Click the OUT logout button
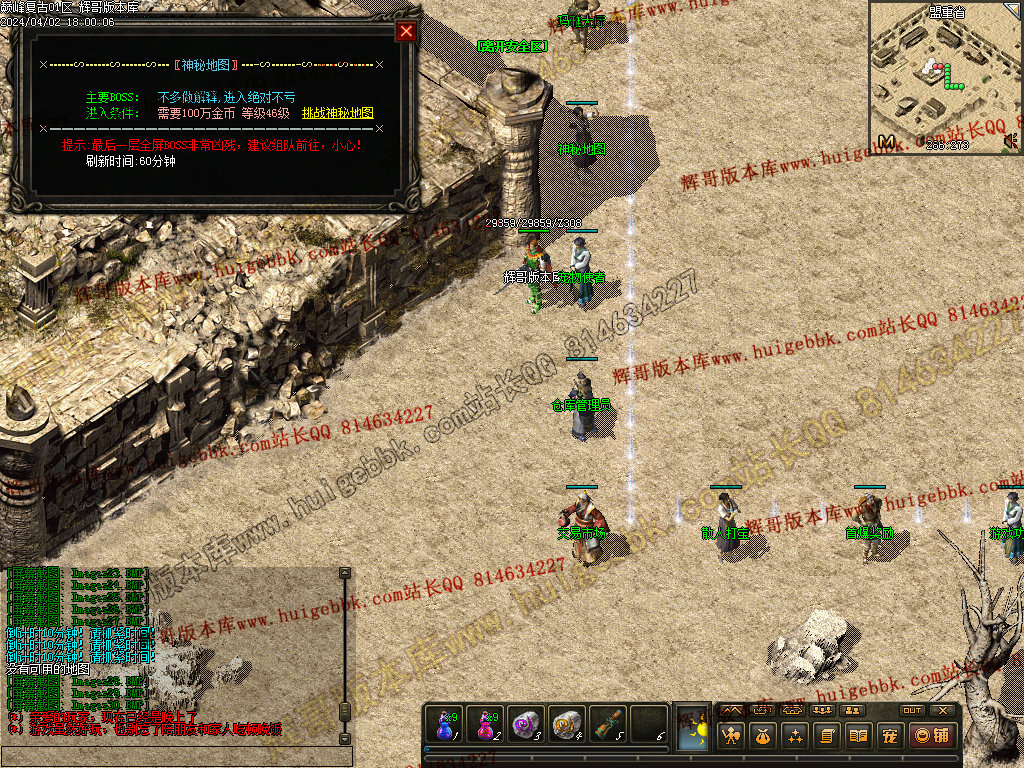 [912, 710]
